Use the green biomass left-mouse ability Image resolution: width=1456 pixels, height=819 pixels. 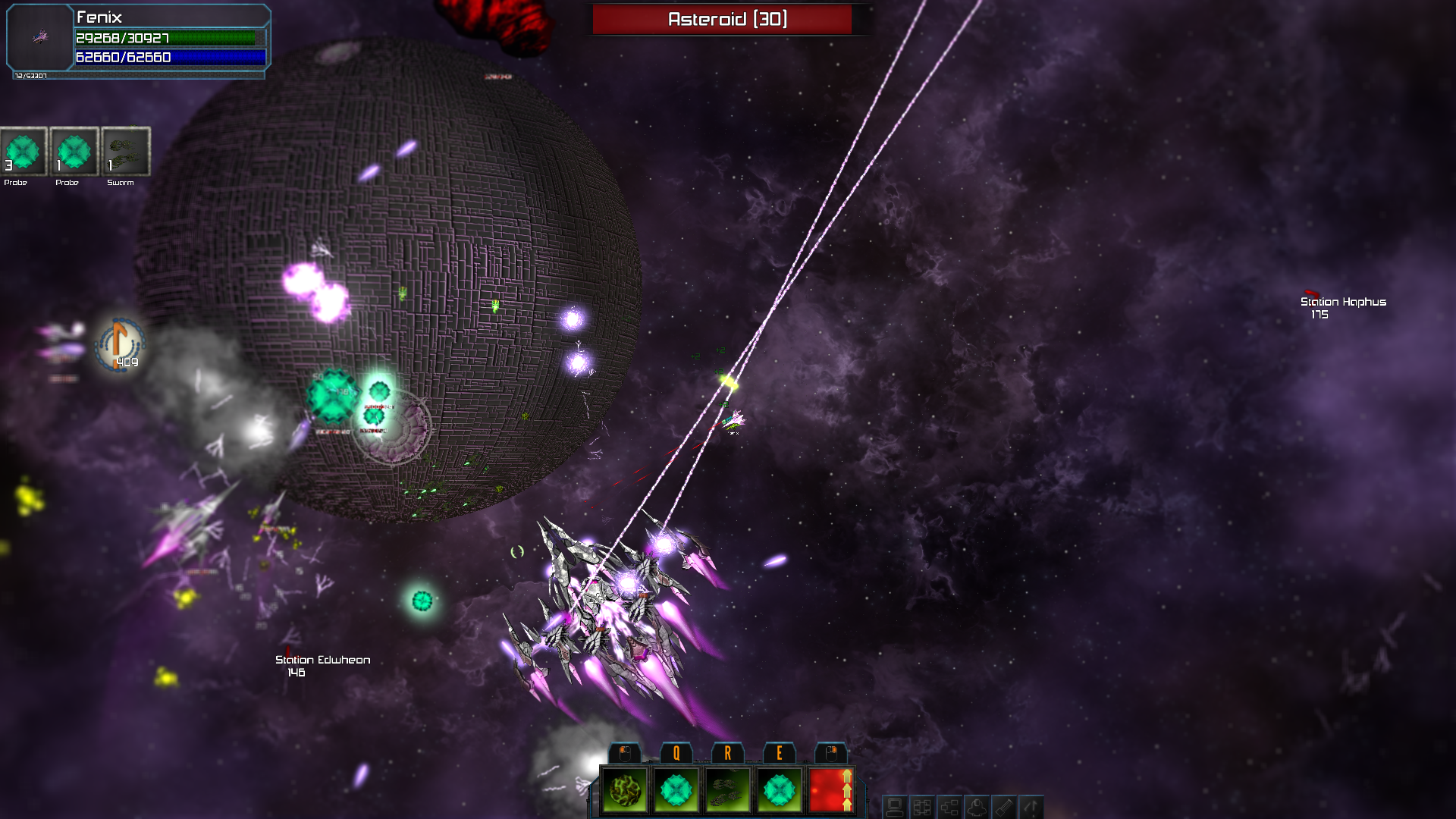[623, 791]
